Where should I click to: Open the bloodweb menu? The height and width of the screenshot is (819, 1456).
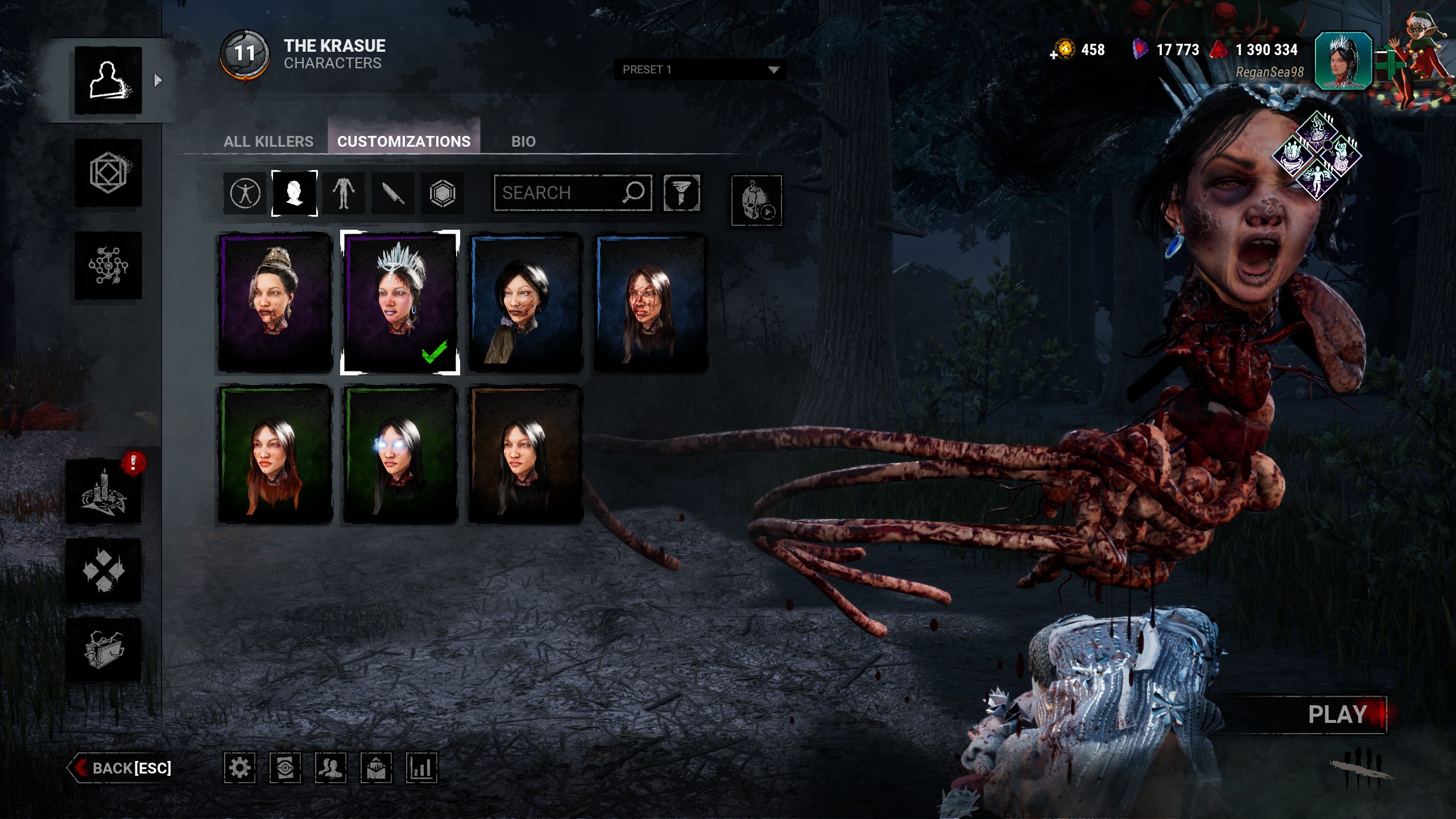pyautogui.click(x=108, y=266)
